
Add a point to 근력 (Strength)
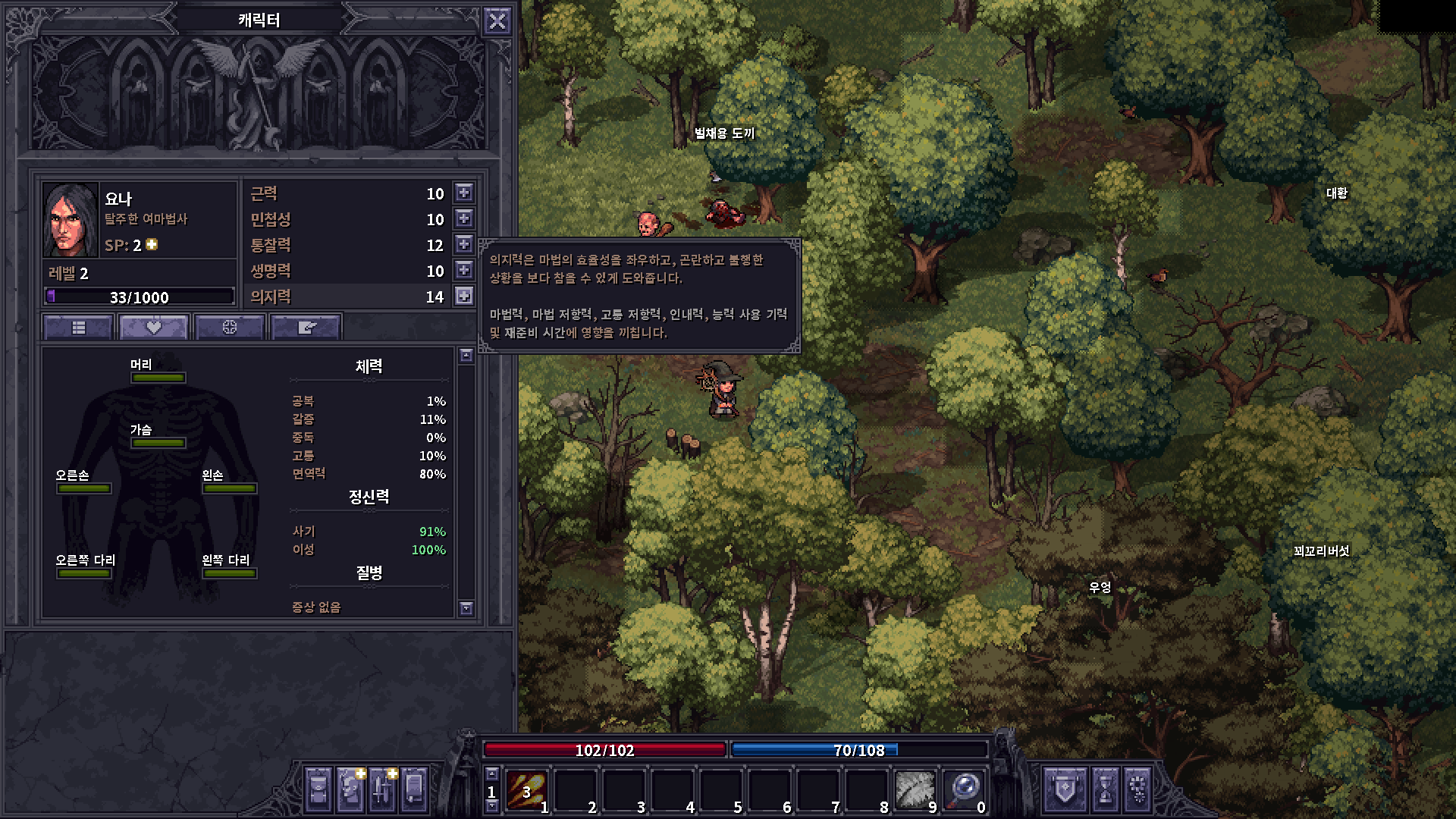(464, 193)
